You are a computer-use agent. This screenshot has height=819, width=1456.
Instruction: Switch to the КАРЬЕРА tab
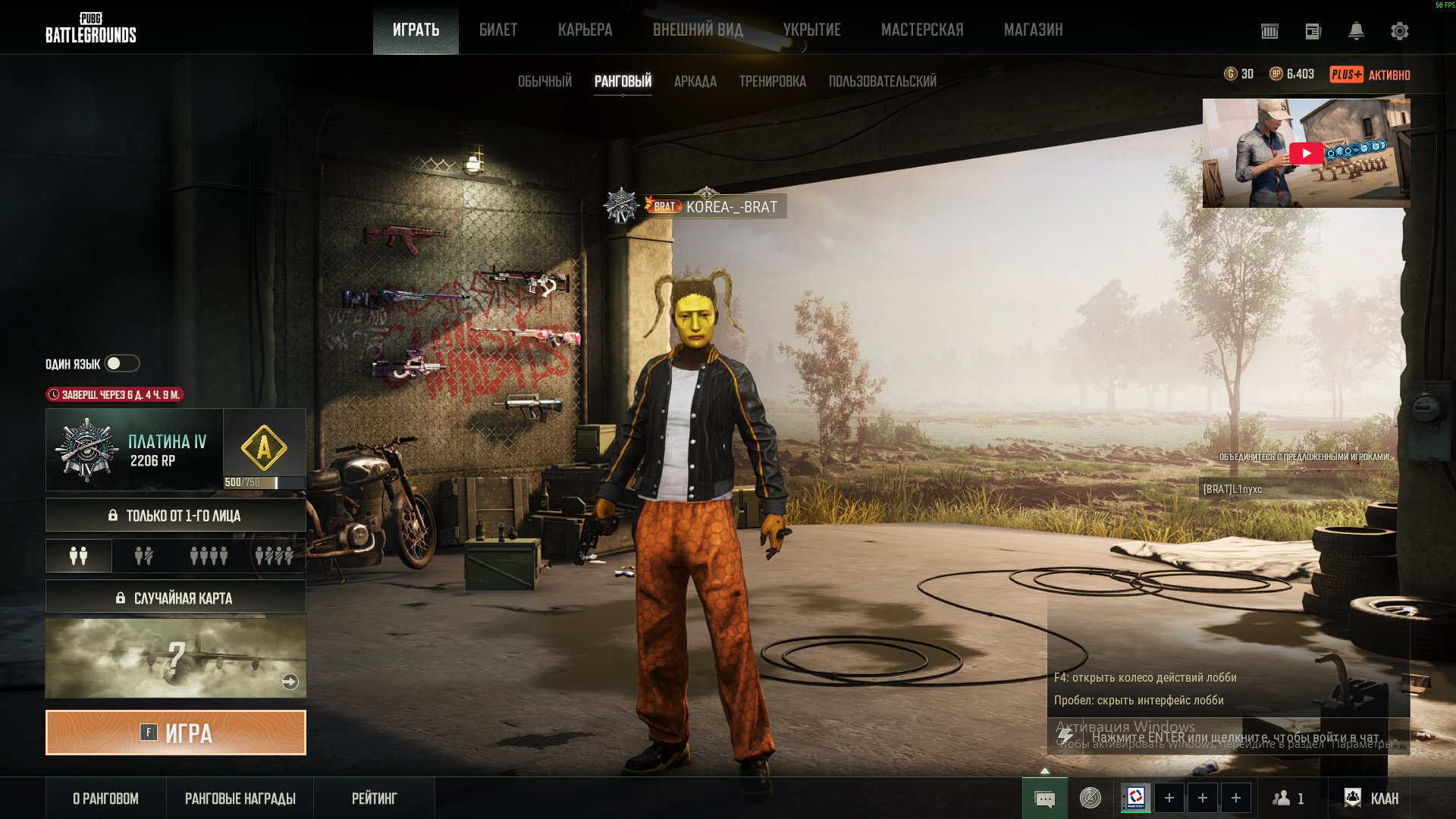pos(585,30)
